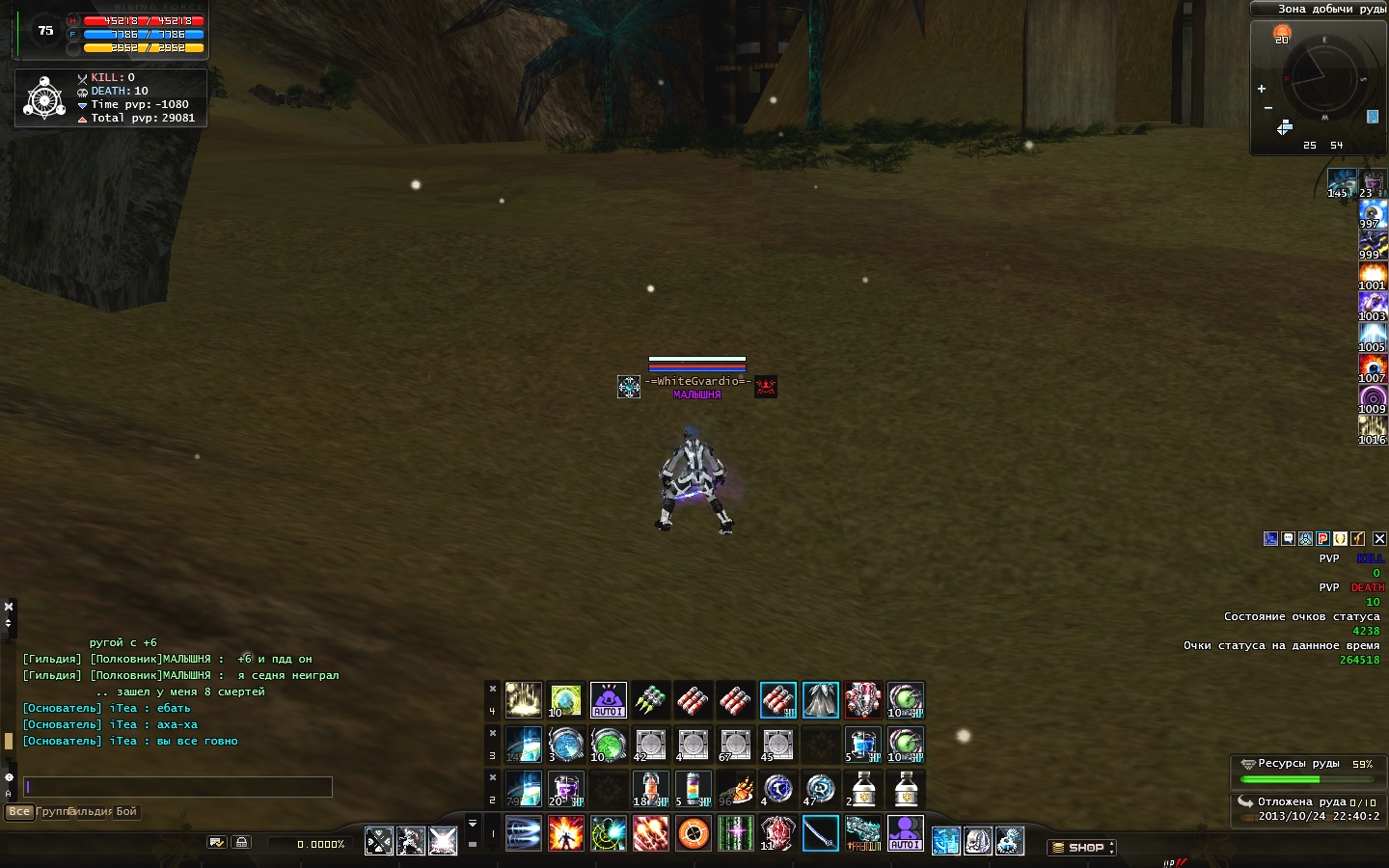Open the SHOP button
This screenshot has width=1389, height=868.
pos(1080,848)
